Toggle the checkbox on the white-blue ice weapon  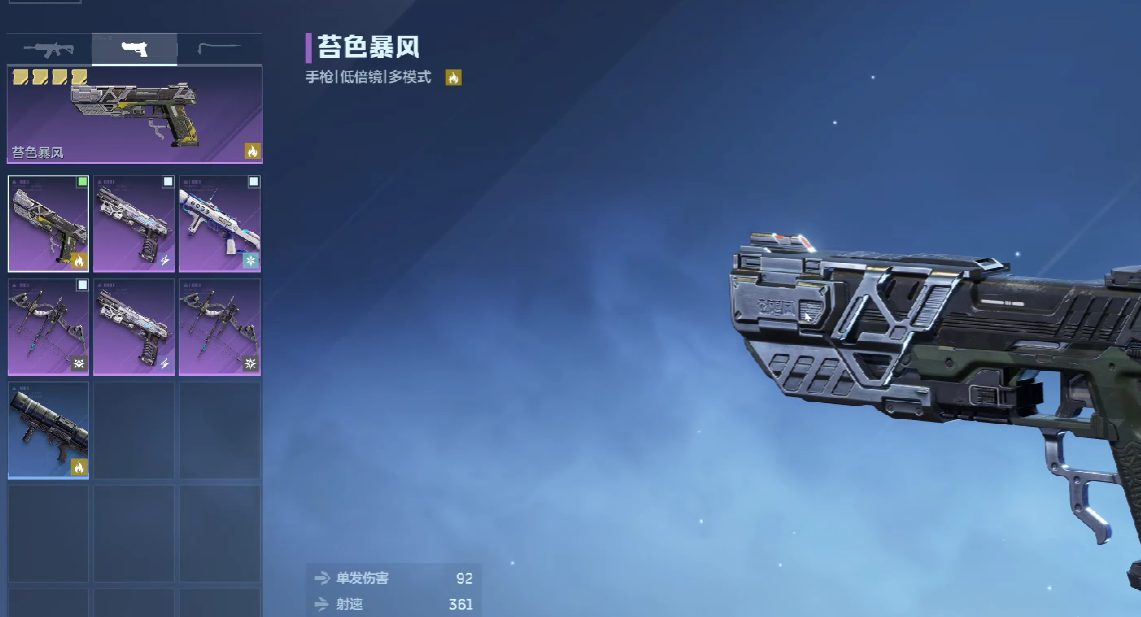[x=253, y=182]
